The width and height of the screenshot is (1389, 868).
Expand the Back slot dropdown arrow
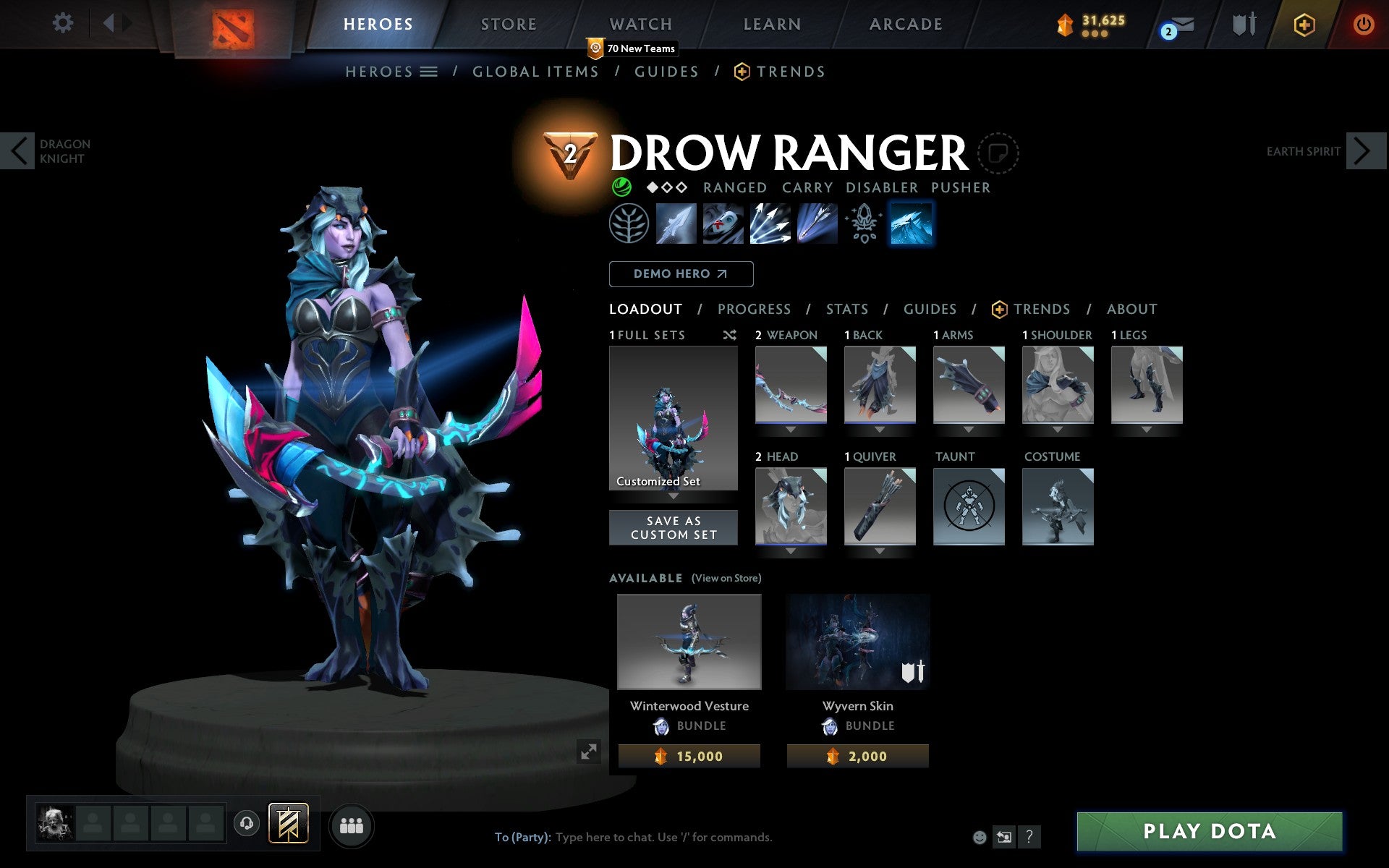pos(879,428)
